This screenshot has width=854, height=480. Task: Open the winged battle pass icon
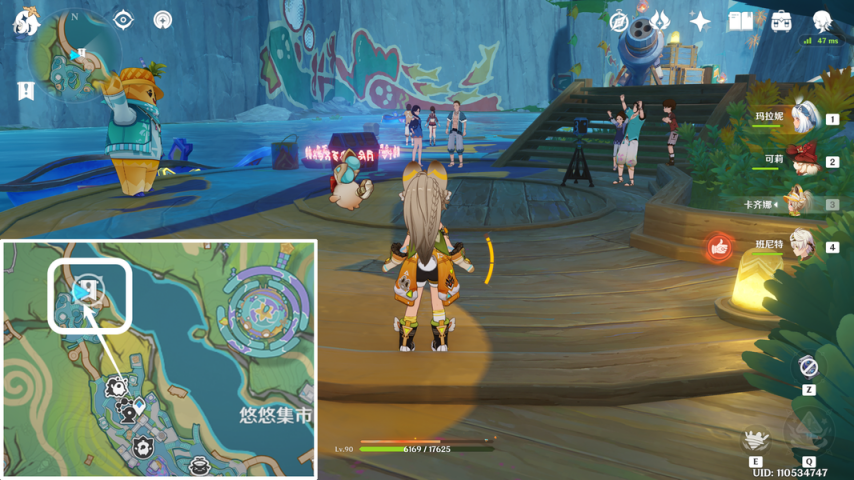coord(660,21)
